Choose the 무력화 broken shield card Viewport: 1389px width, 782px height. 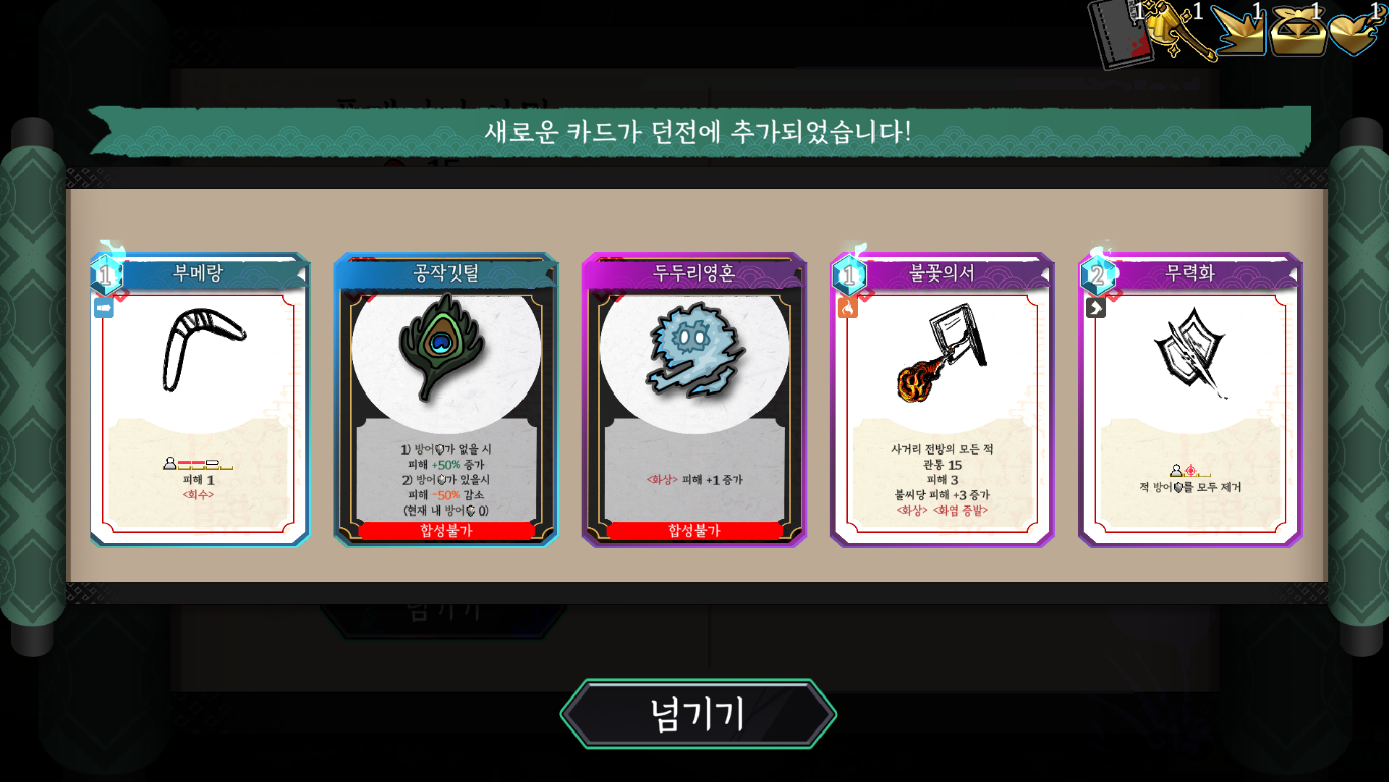point(1190,400)
